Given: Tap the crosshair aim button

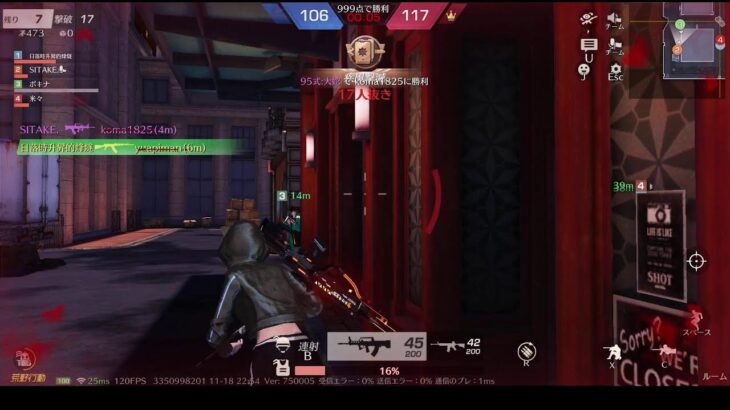Looking at the screenshot, I should (x=696, y=261).
